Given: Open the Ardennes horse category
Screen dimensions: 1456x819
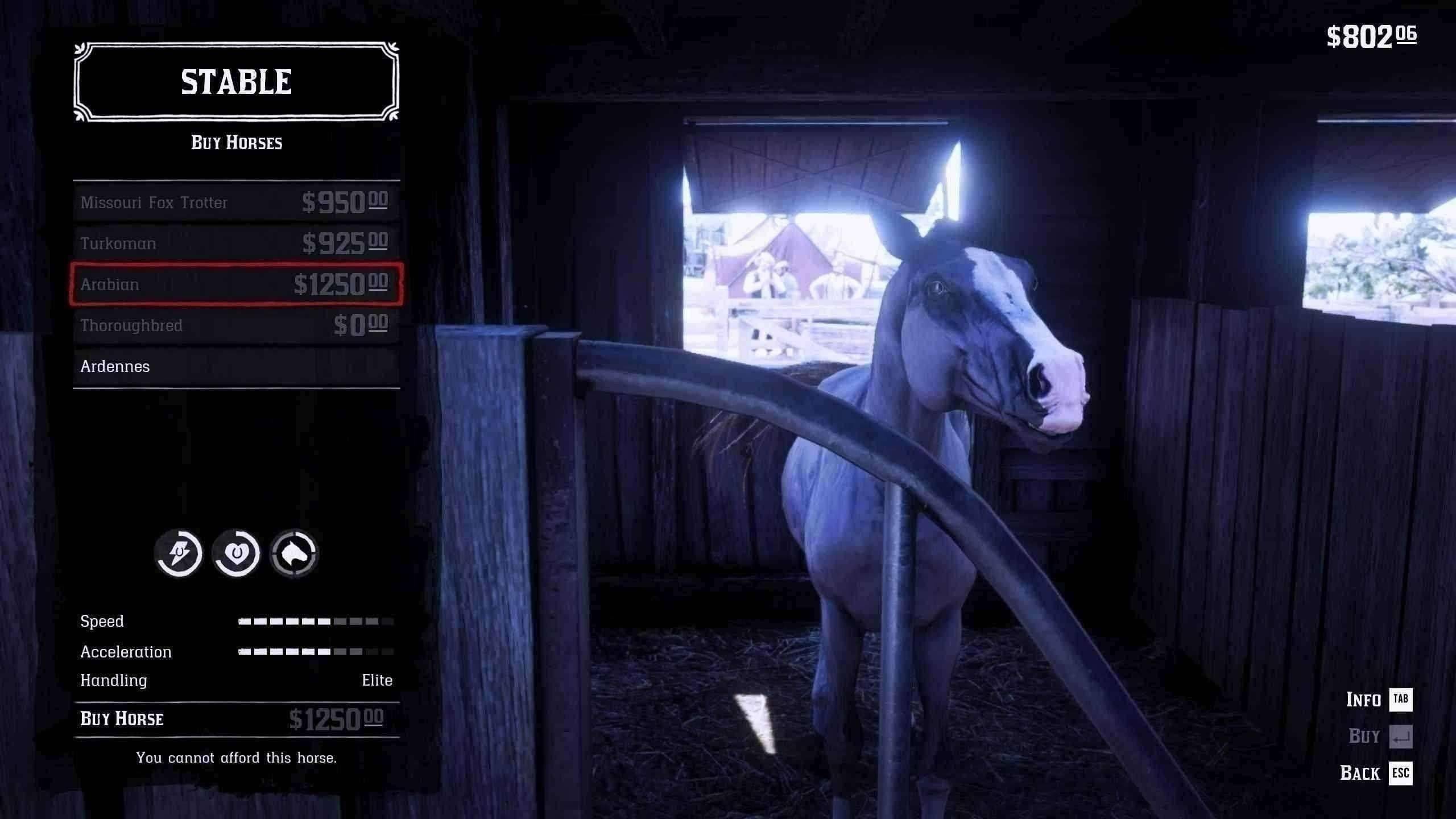Looking at the screenshot, I should pos(236,366).
